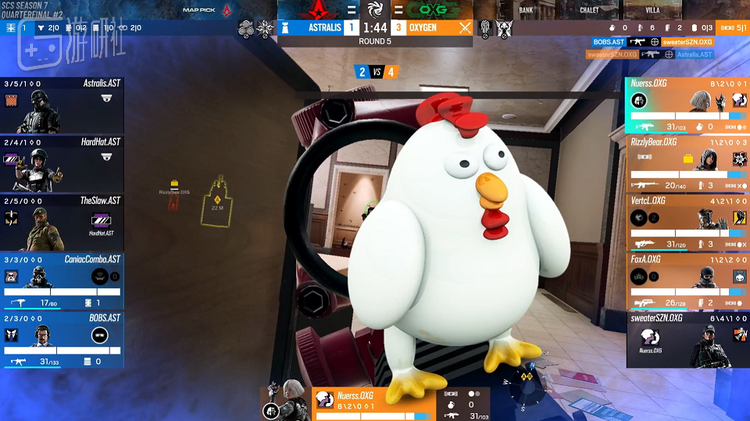Click the CHALET map label
This screenshot has width=750, height=421.
588,10
